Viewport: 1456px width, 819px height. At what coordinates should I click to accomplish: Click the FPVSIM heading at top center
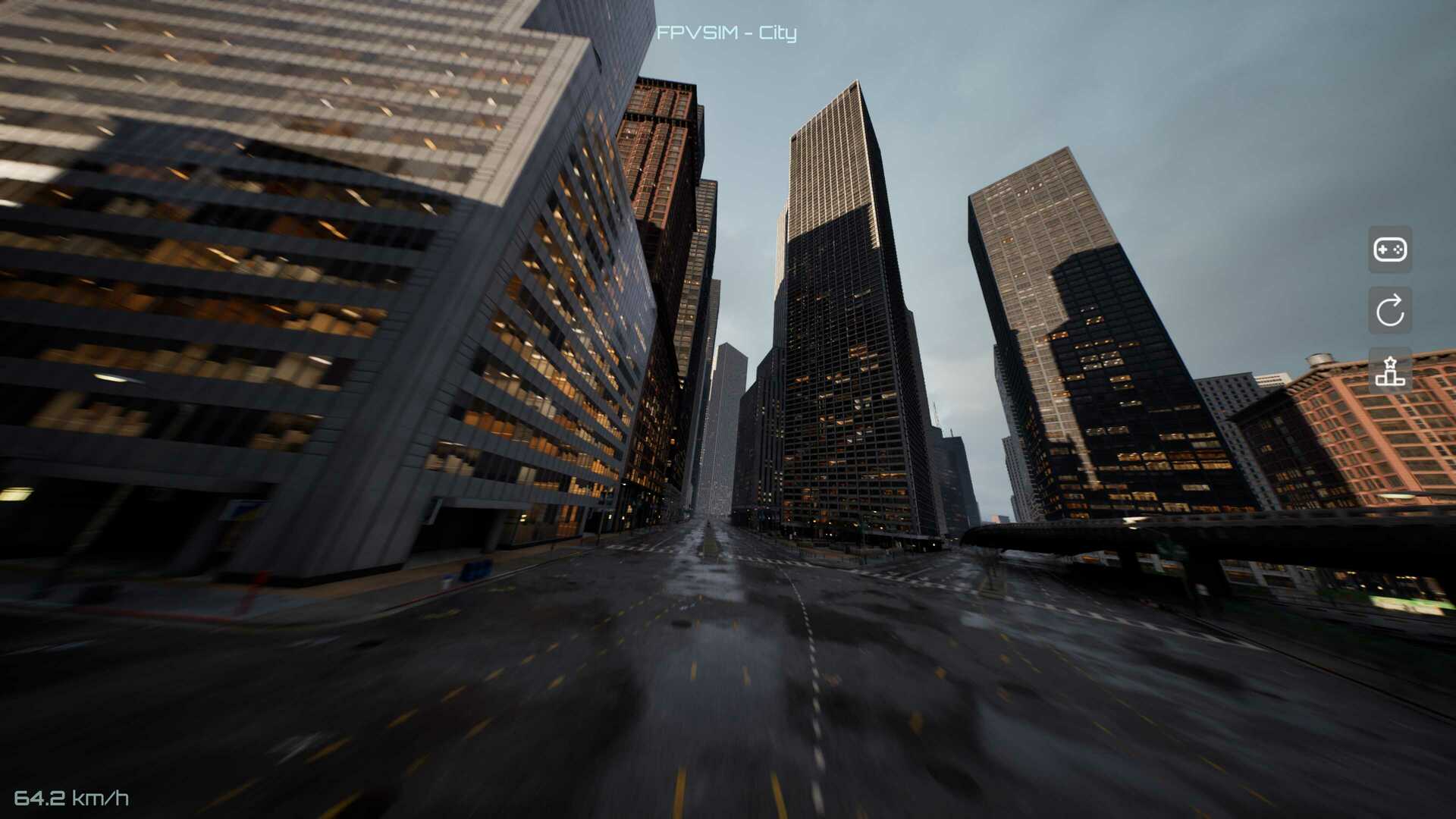click(696, 33)
